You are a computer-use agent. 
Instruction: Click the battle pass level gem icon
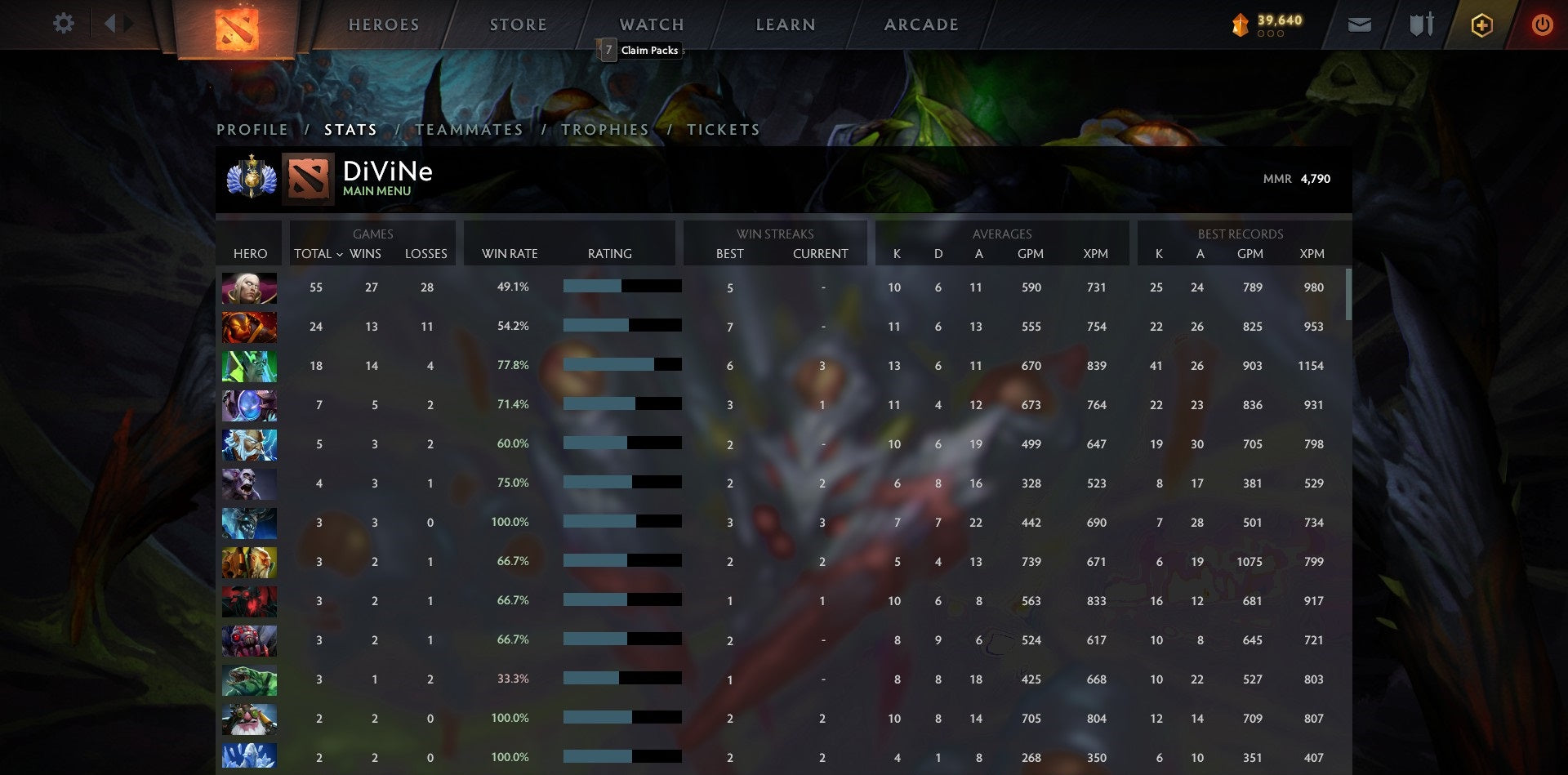[1240, 24]
